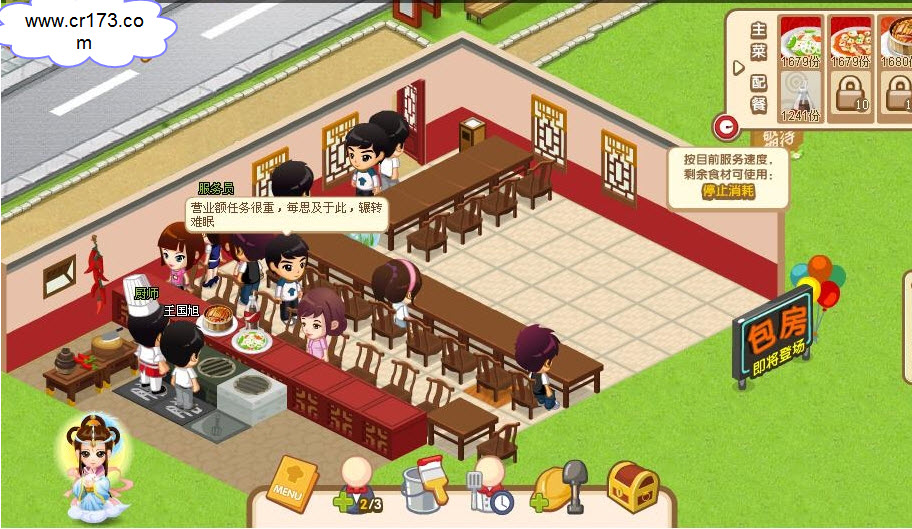Open the golden treasure chest
The height and width of the screenshot is (529, 912).
(632, 486)
